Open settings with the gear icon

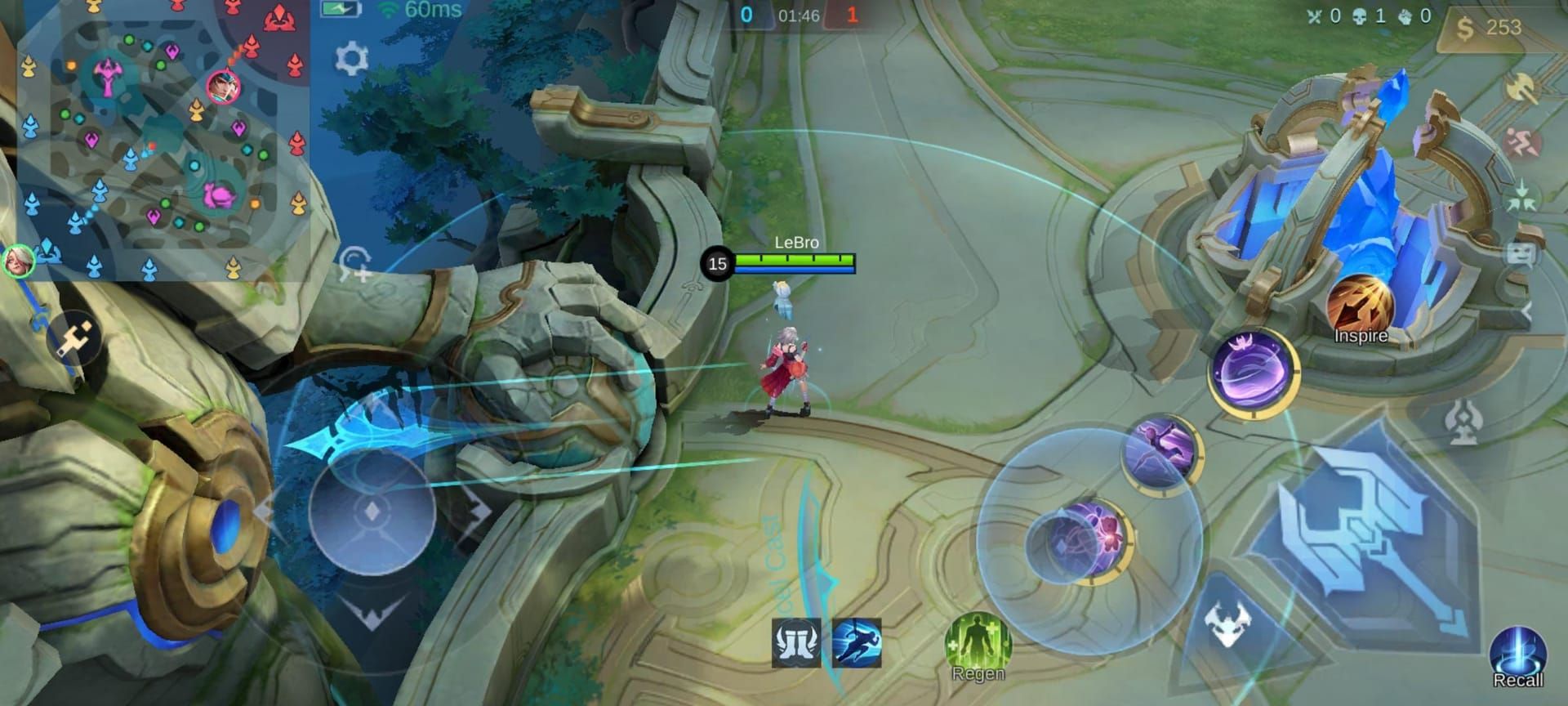point(352,59)
